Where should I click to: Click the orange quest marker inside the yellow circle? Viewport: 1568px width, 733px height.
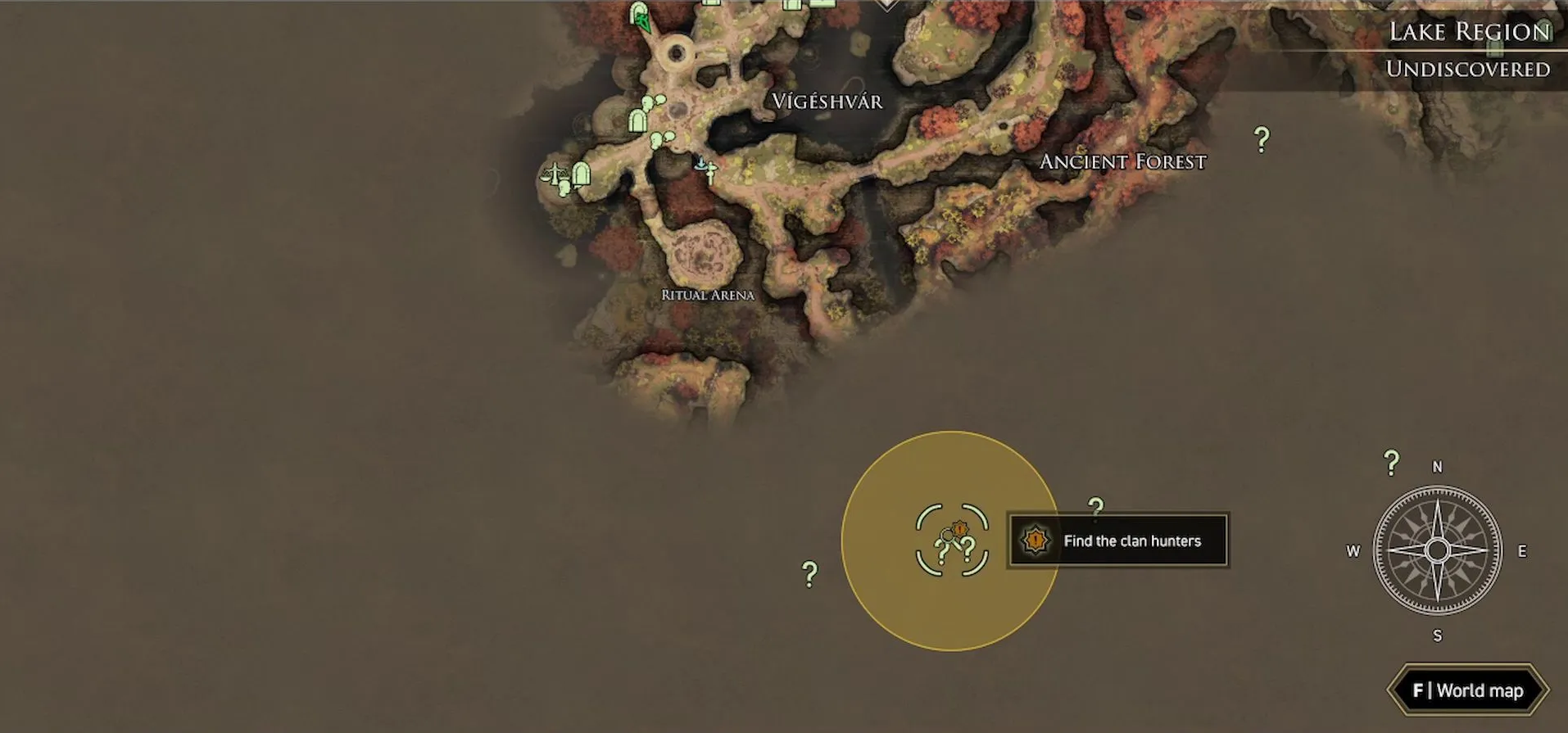point(959,531)
